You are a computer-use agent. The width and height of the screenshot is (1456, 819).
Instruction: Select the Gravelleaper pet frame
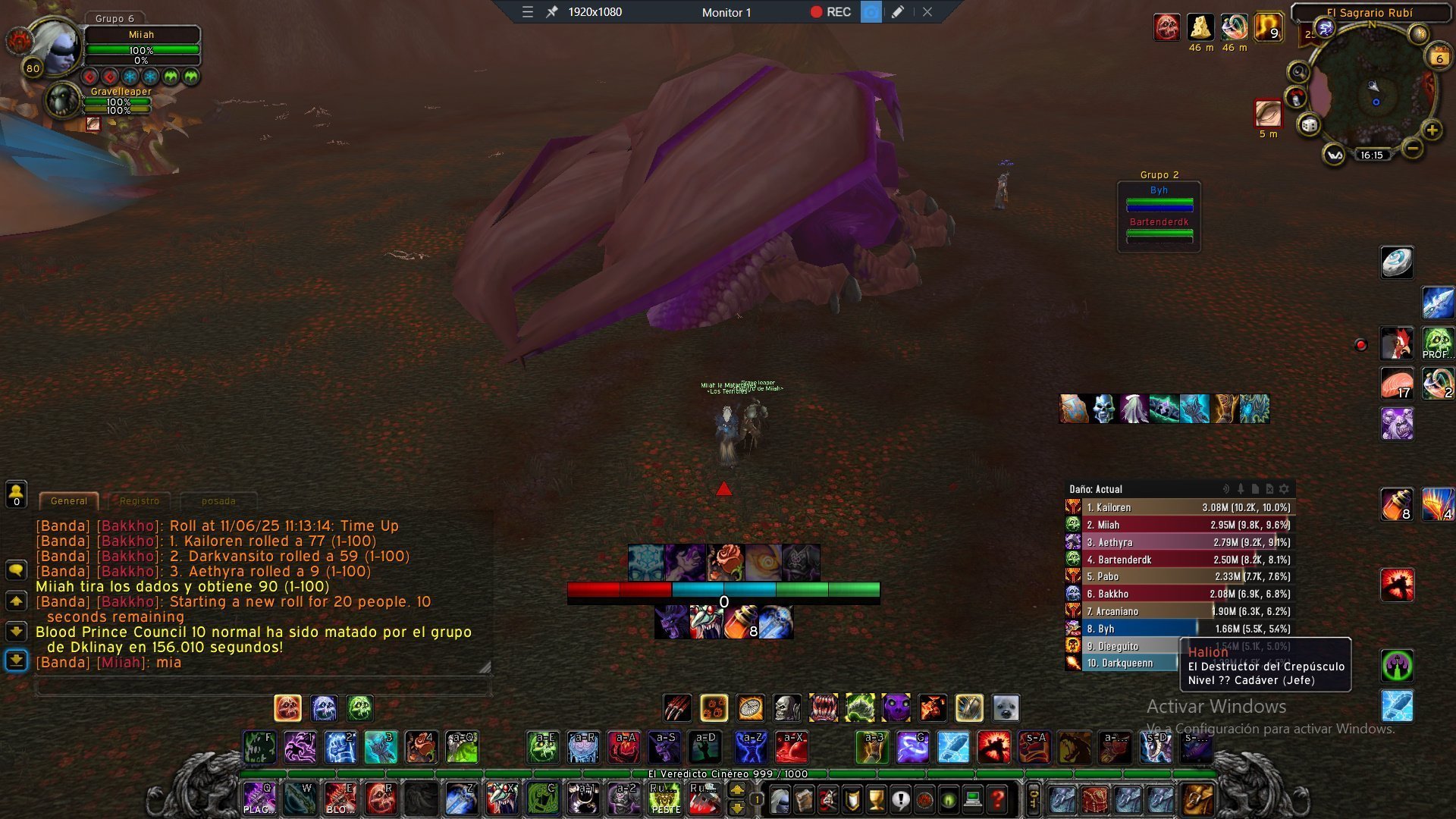pos(64,101)
